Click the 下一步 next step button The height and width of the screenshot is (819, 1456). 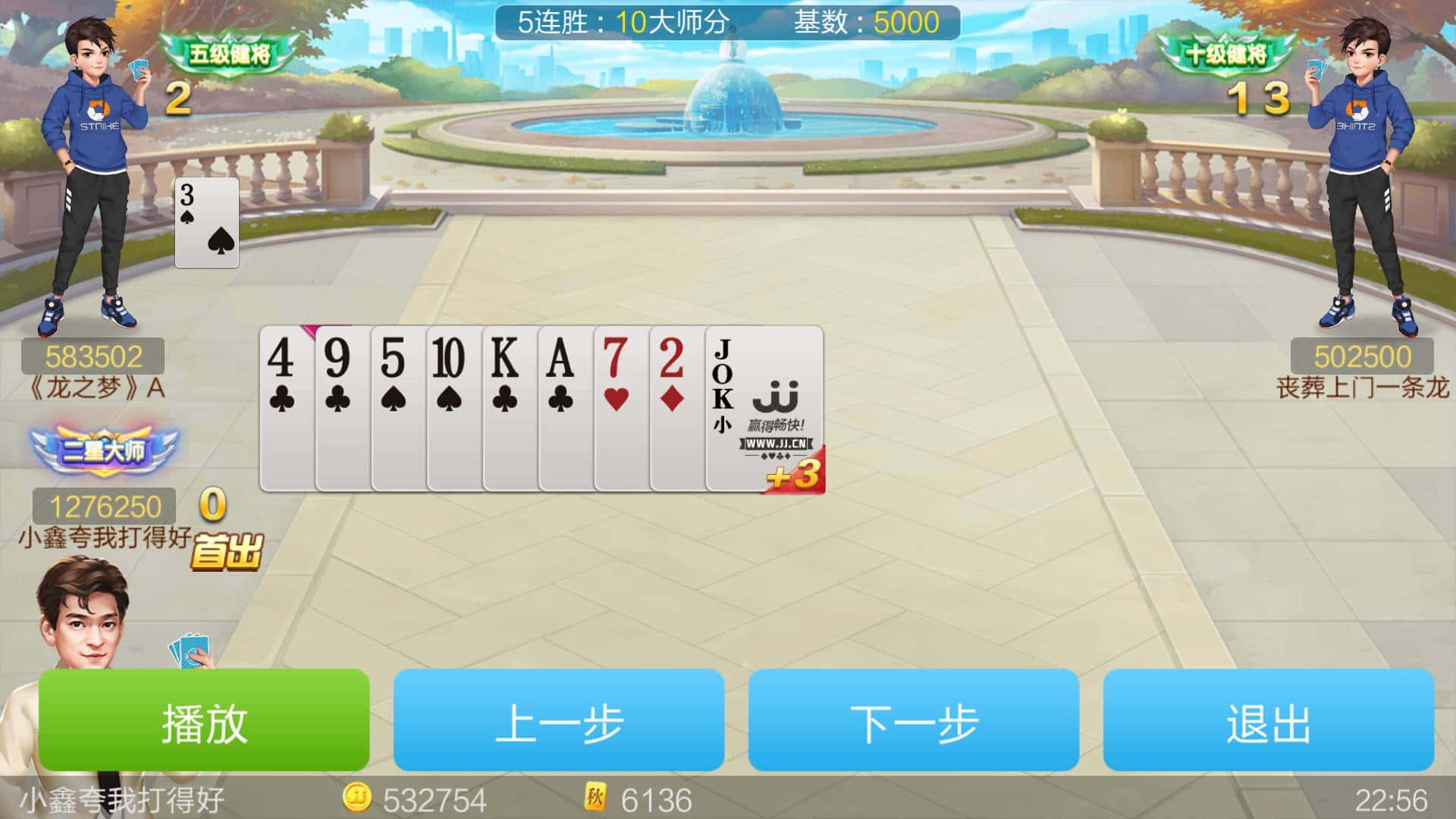(x=916, y=723)
